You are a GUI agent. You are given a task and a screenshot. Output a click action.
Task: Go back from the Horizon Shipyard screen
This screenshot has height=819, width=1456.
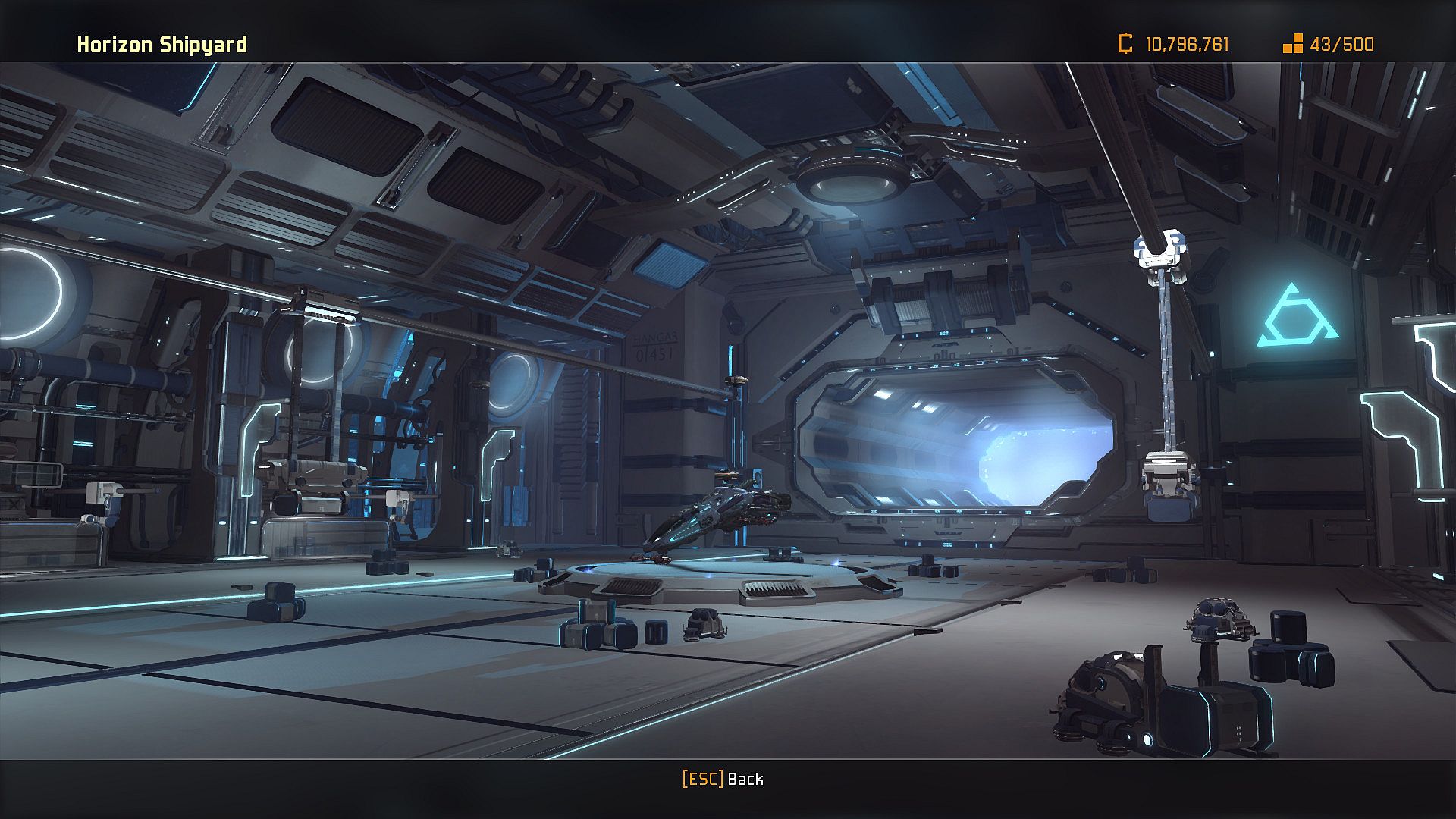(x=723, y=779)
